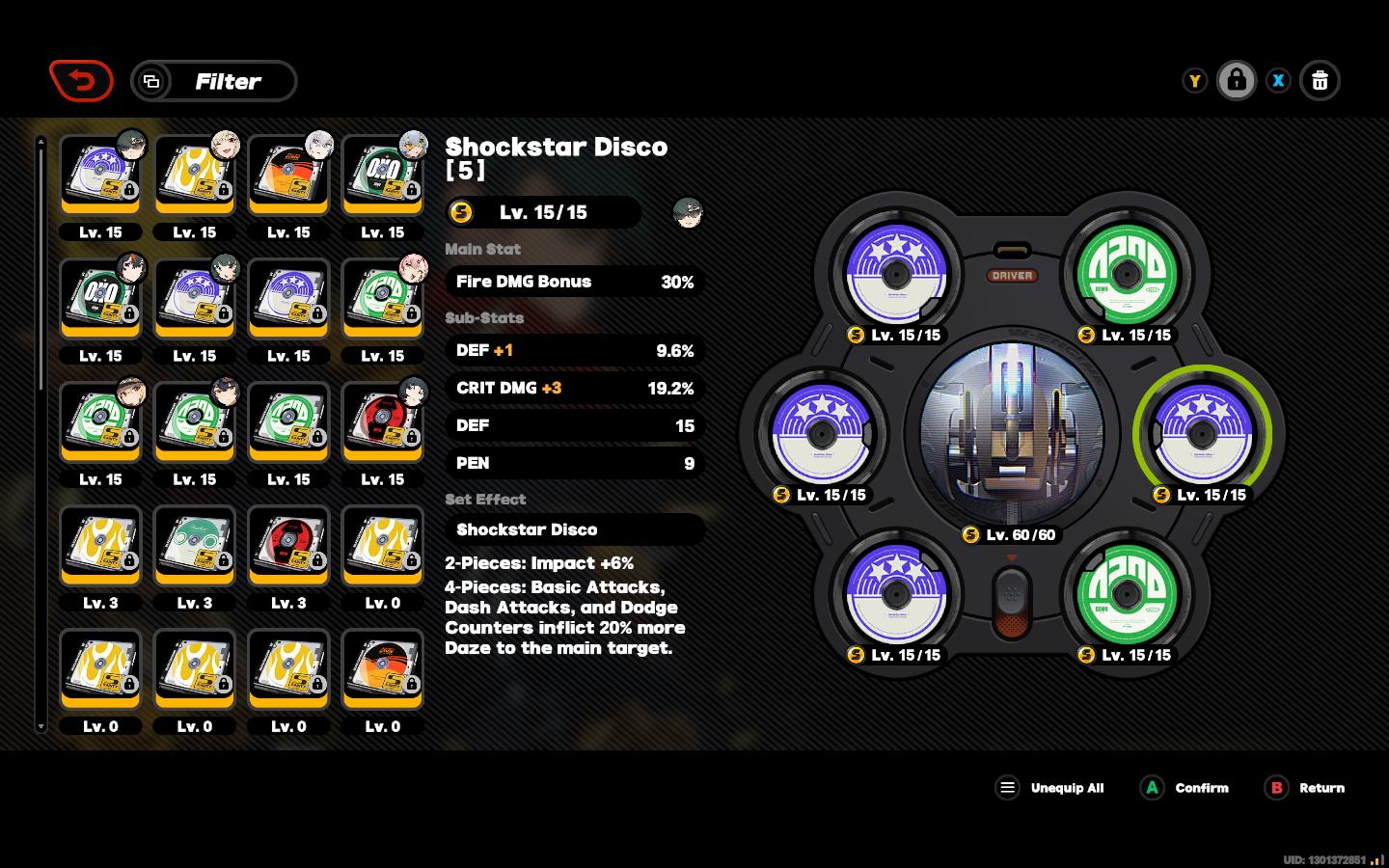Viewport: 1389px width, 868px height.
Task: Open the Shockstar Disco set effect bar
Action: 575,529
